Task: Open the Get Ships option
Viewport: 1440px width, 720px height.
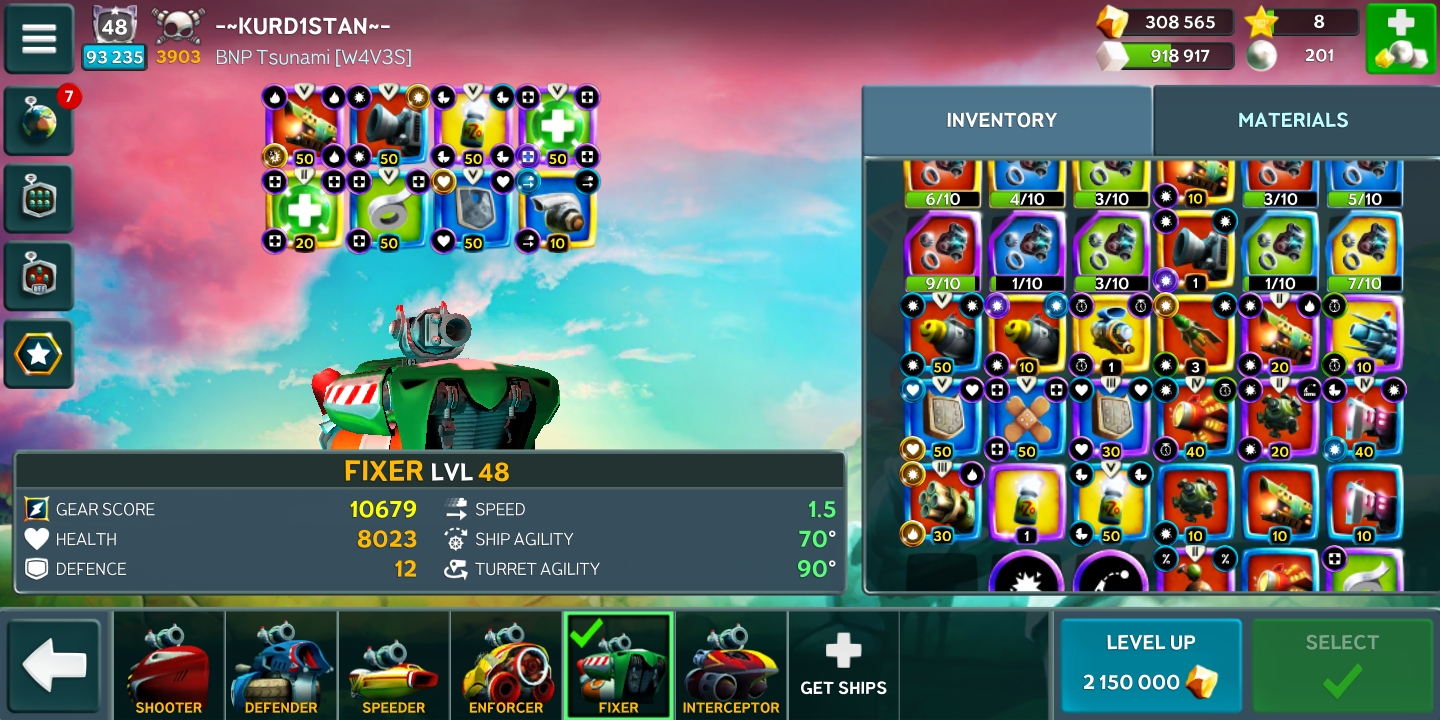Action: click(843, 666)
